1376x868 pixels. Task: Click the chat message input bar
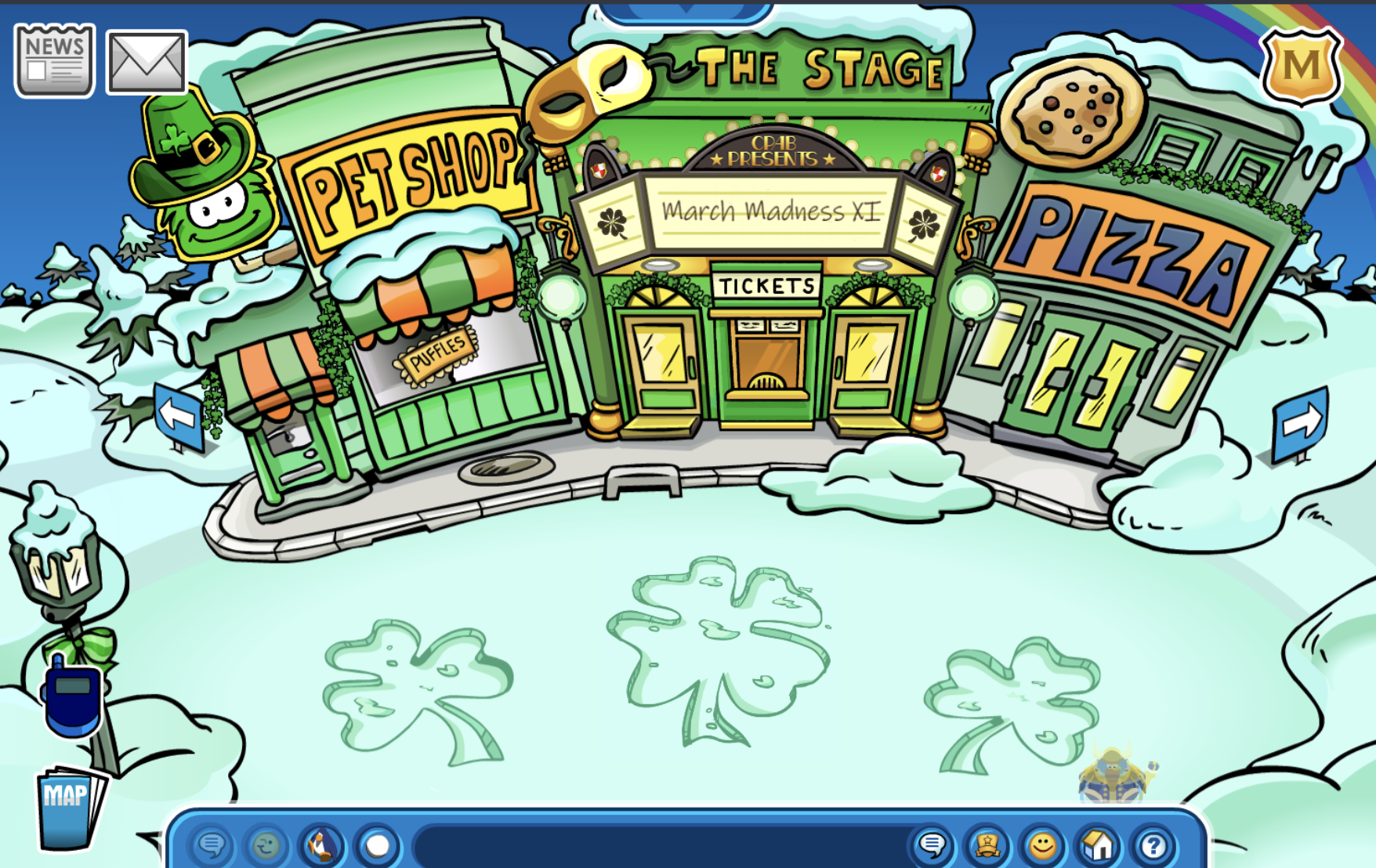[x=658, y=846]
